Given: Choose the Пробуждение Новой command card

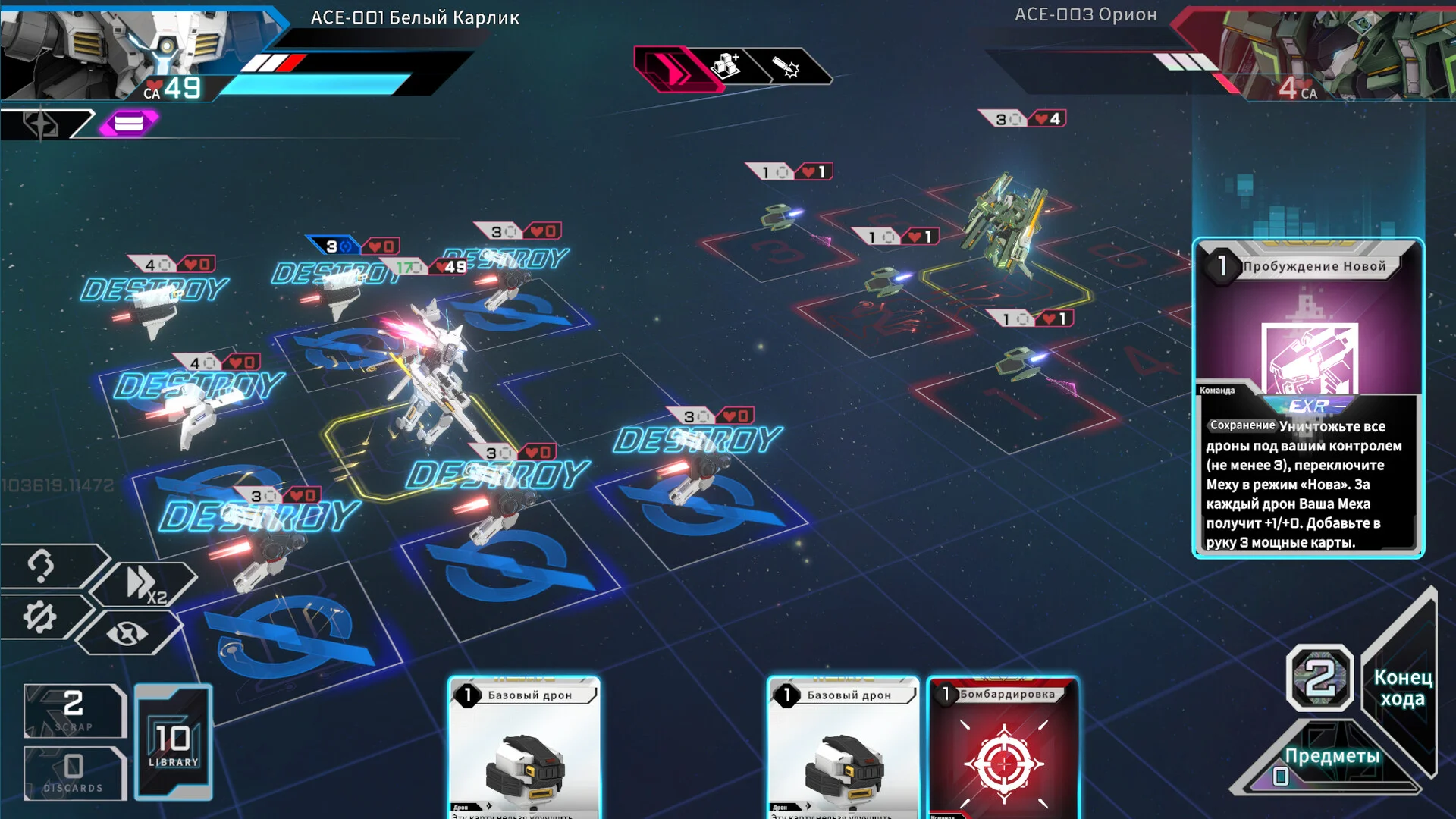Looking at the screenshot, I should click(1308, 398).
